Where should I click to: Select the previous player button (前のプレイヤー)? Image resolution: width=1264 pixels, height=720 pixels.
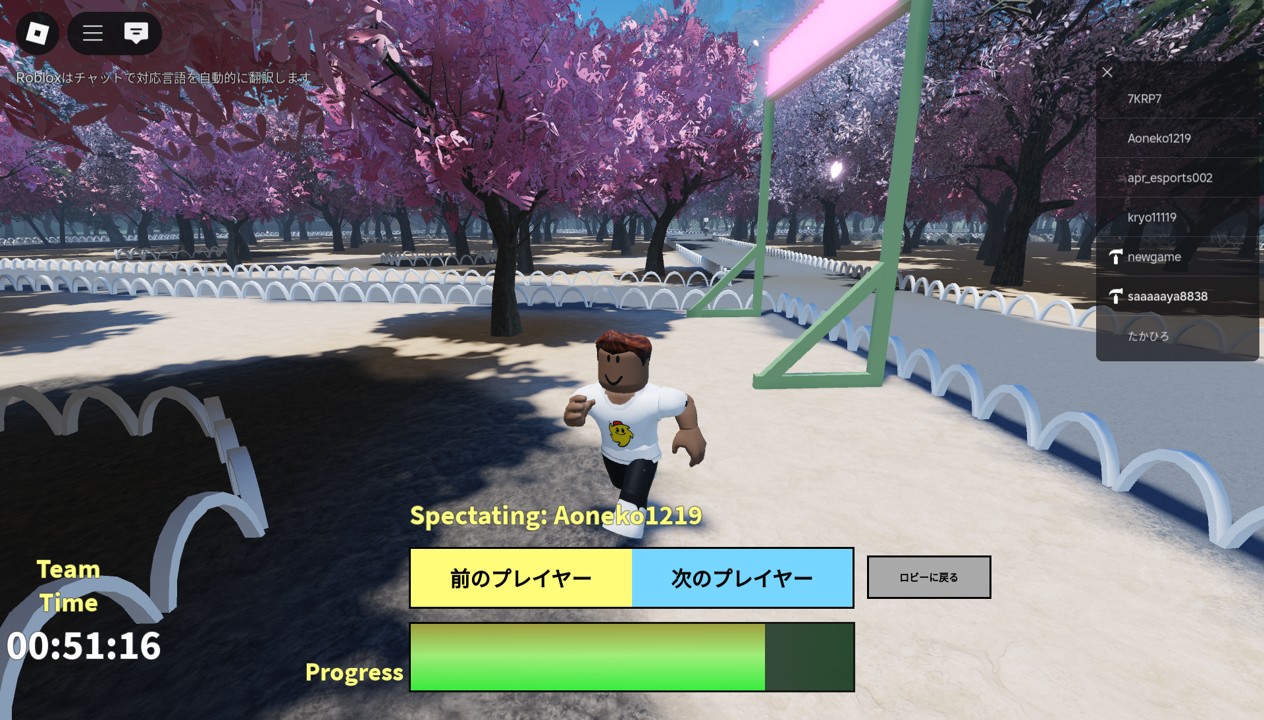pyautogui.click(x=521, y=578)
